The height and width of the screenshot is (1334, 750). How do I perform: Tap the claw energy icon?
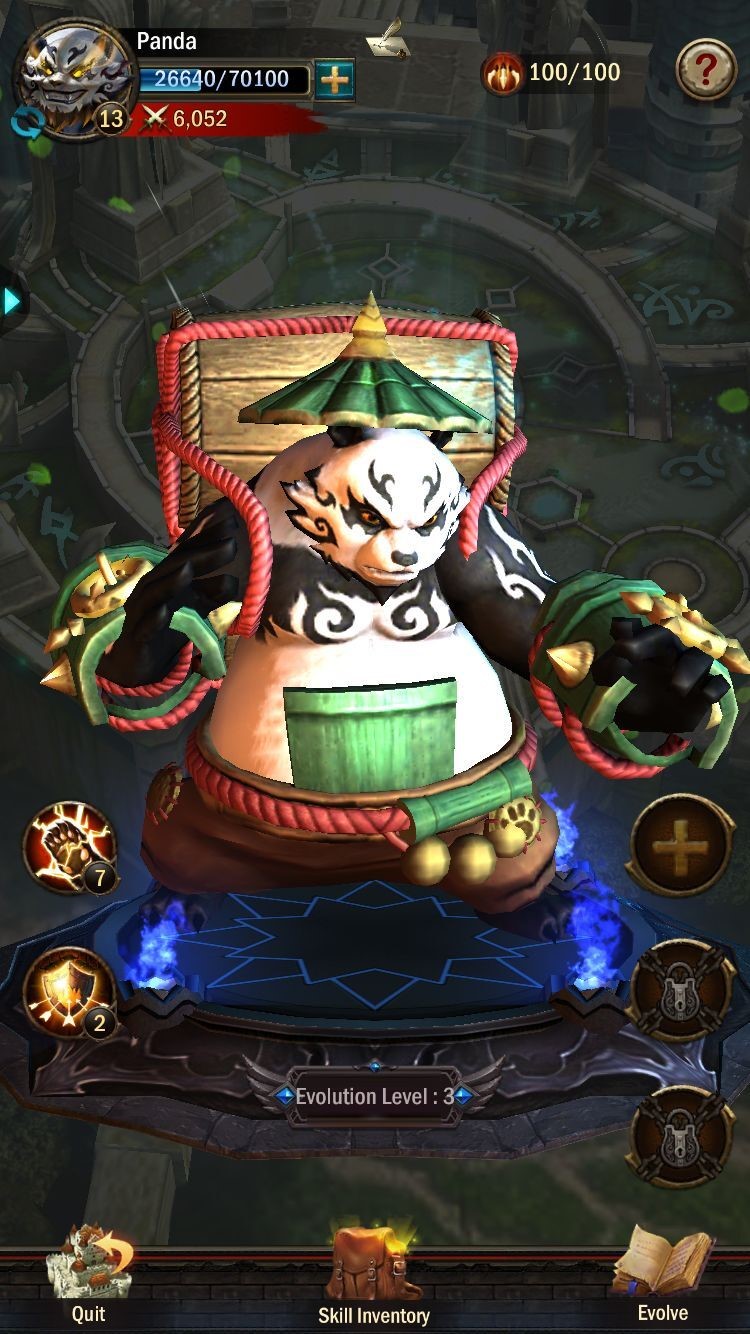click(x=502, y=73)
